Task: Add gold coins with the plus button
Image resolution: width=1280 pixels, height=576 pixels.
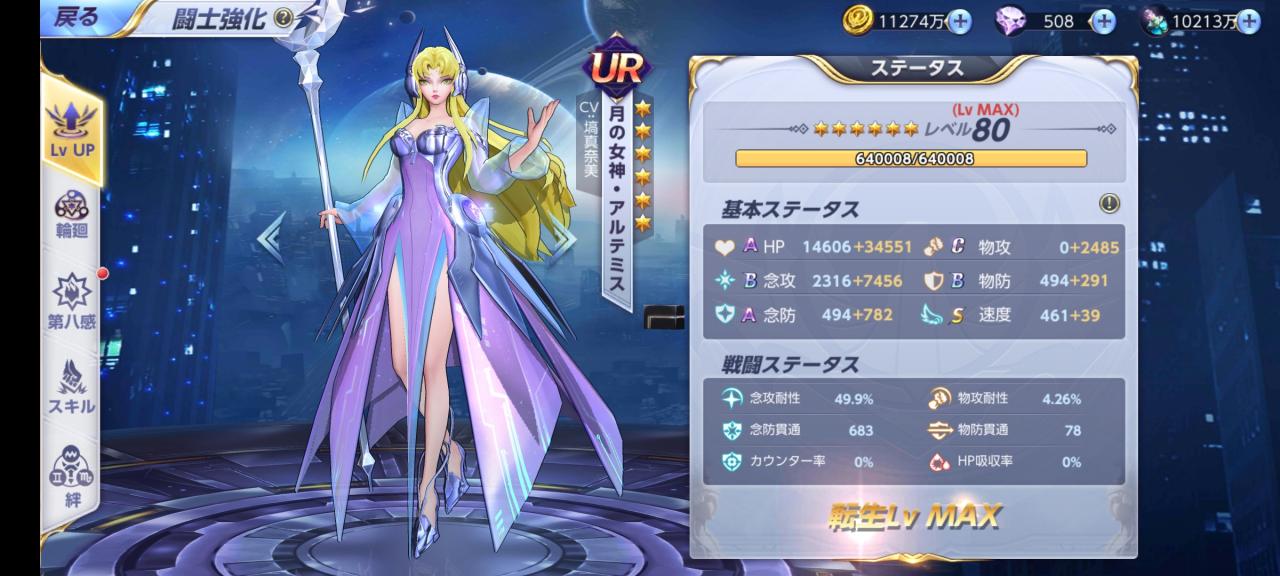Action: [958, 21]
